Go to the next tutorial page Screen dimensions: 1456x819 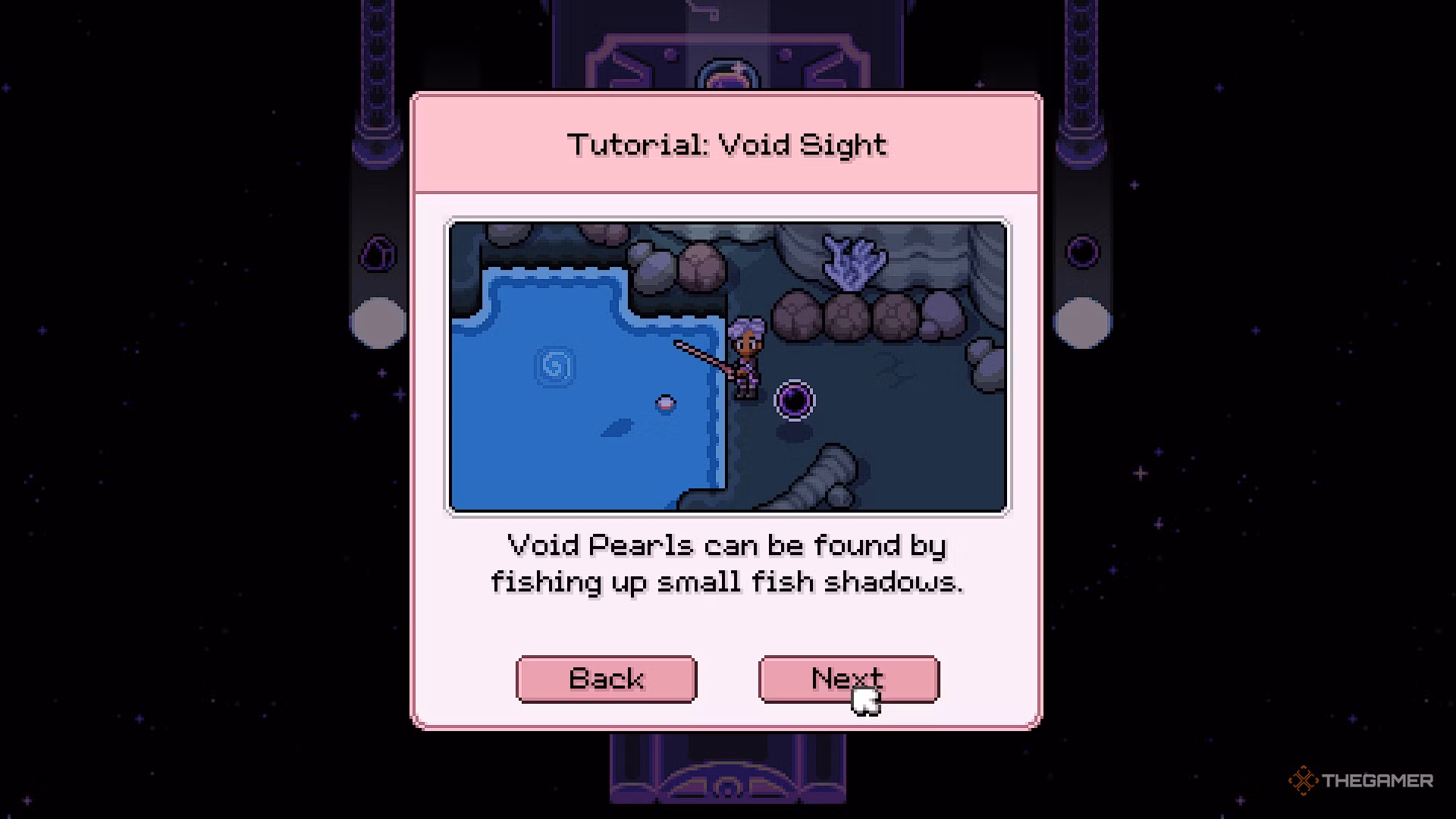click(848, 679)
